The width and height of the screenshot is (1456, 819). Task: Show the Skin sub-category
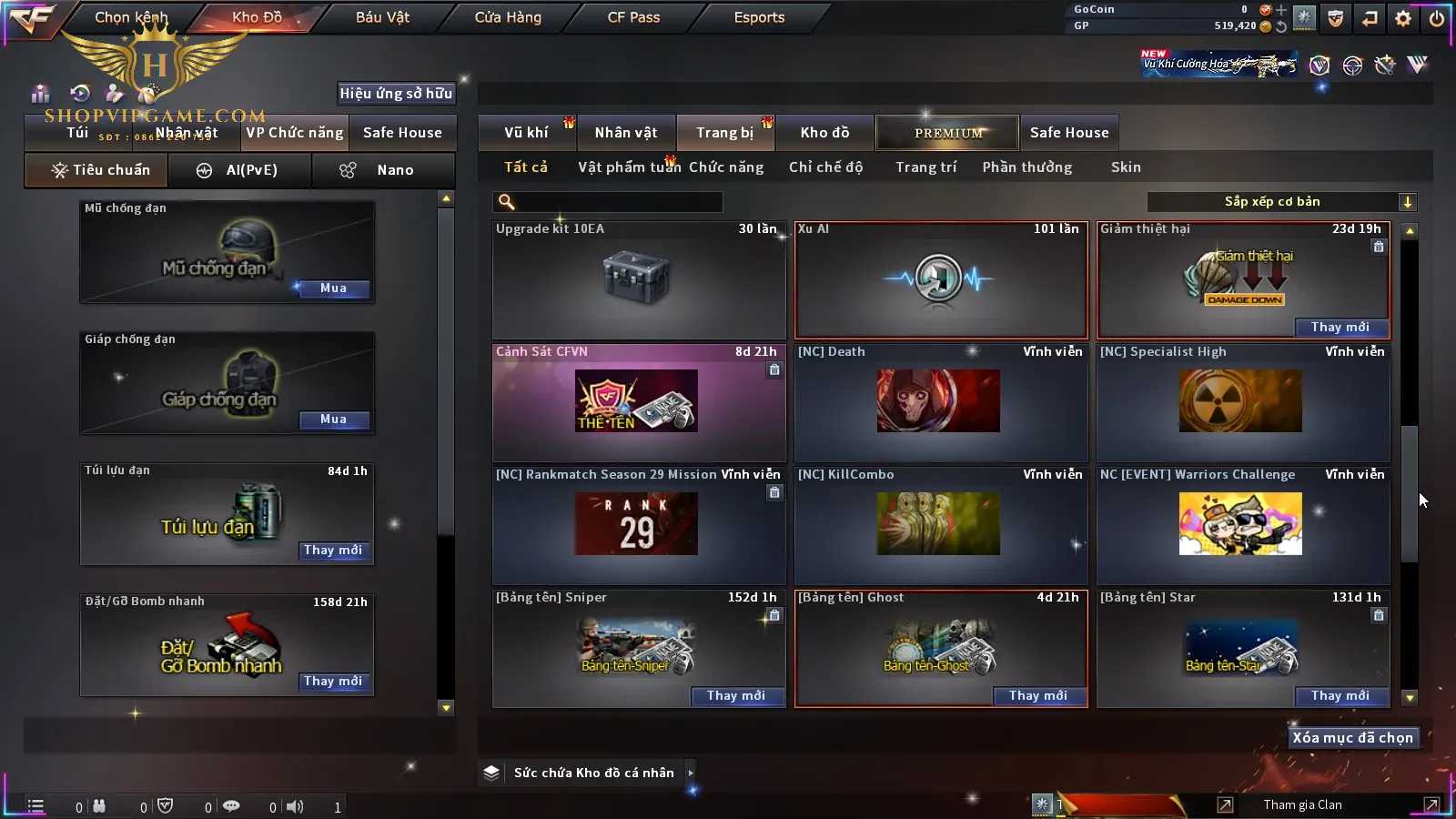click(x=1126, y=167)
